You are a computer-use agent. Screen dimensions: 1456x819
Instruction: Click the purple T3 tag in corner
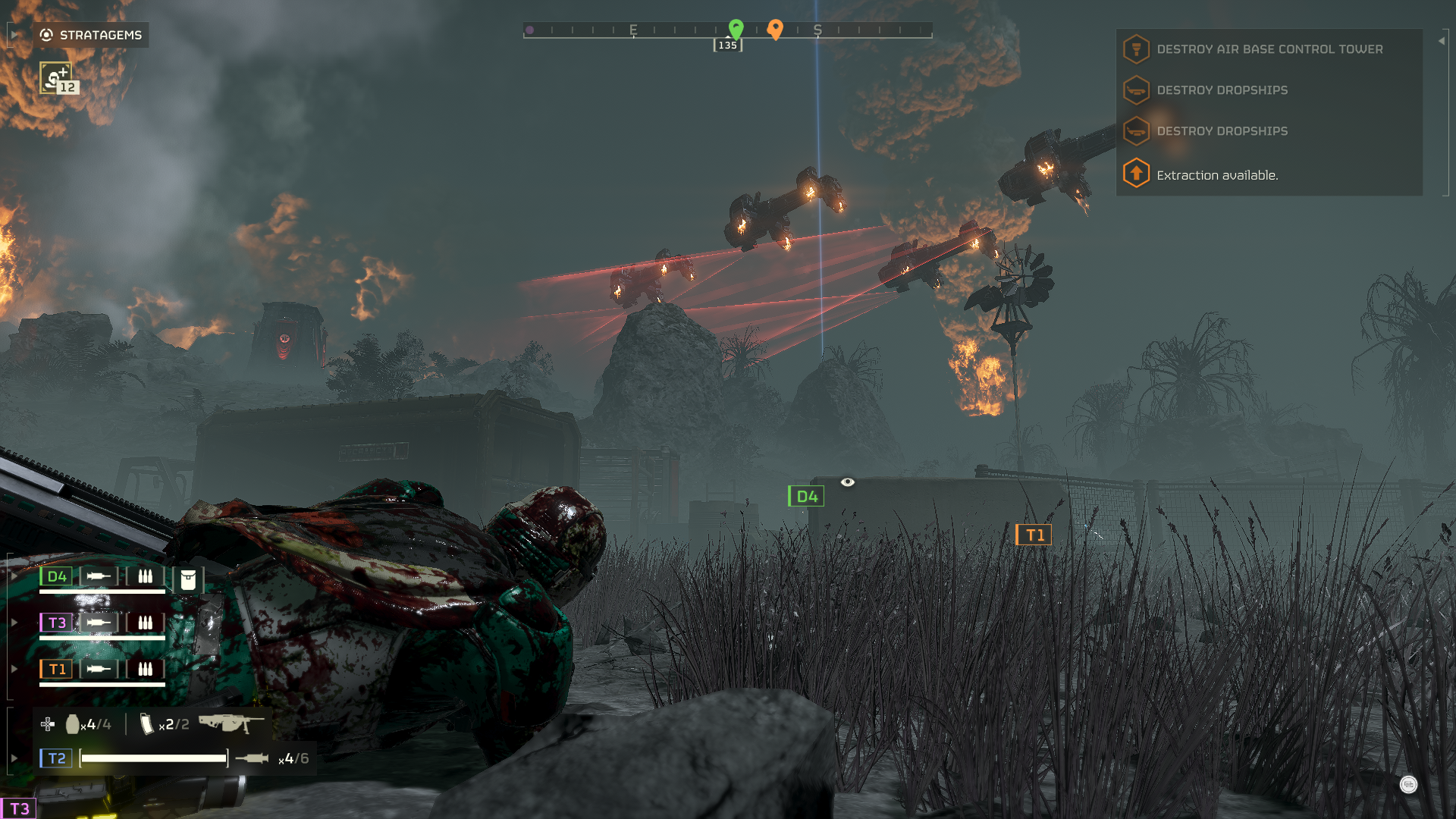click(19, 808)
